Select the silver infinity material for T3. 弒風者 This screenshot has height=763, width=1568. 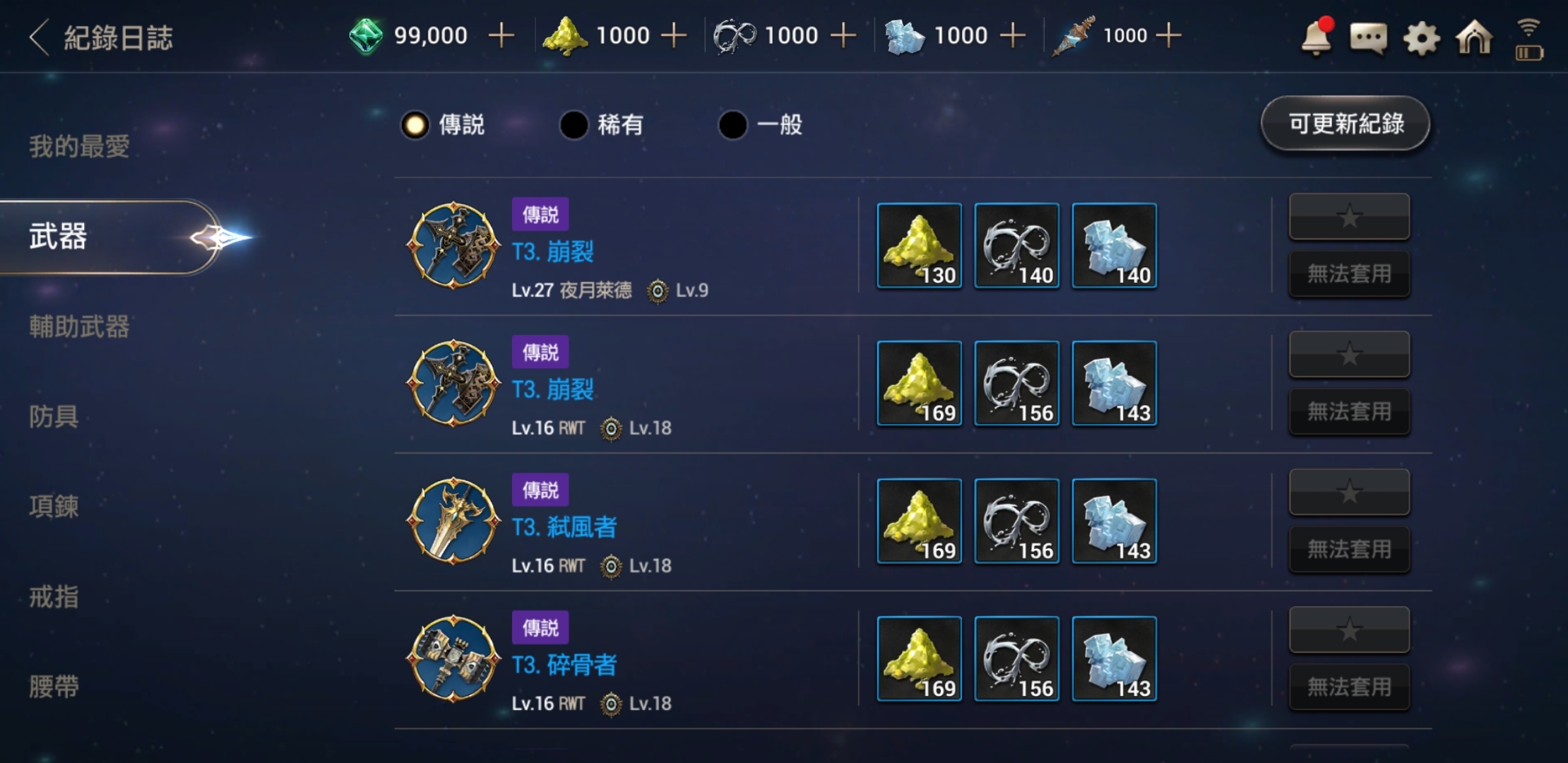(1016, 521)
